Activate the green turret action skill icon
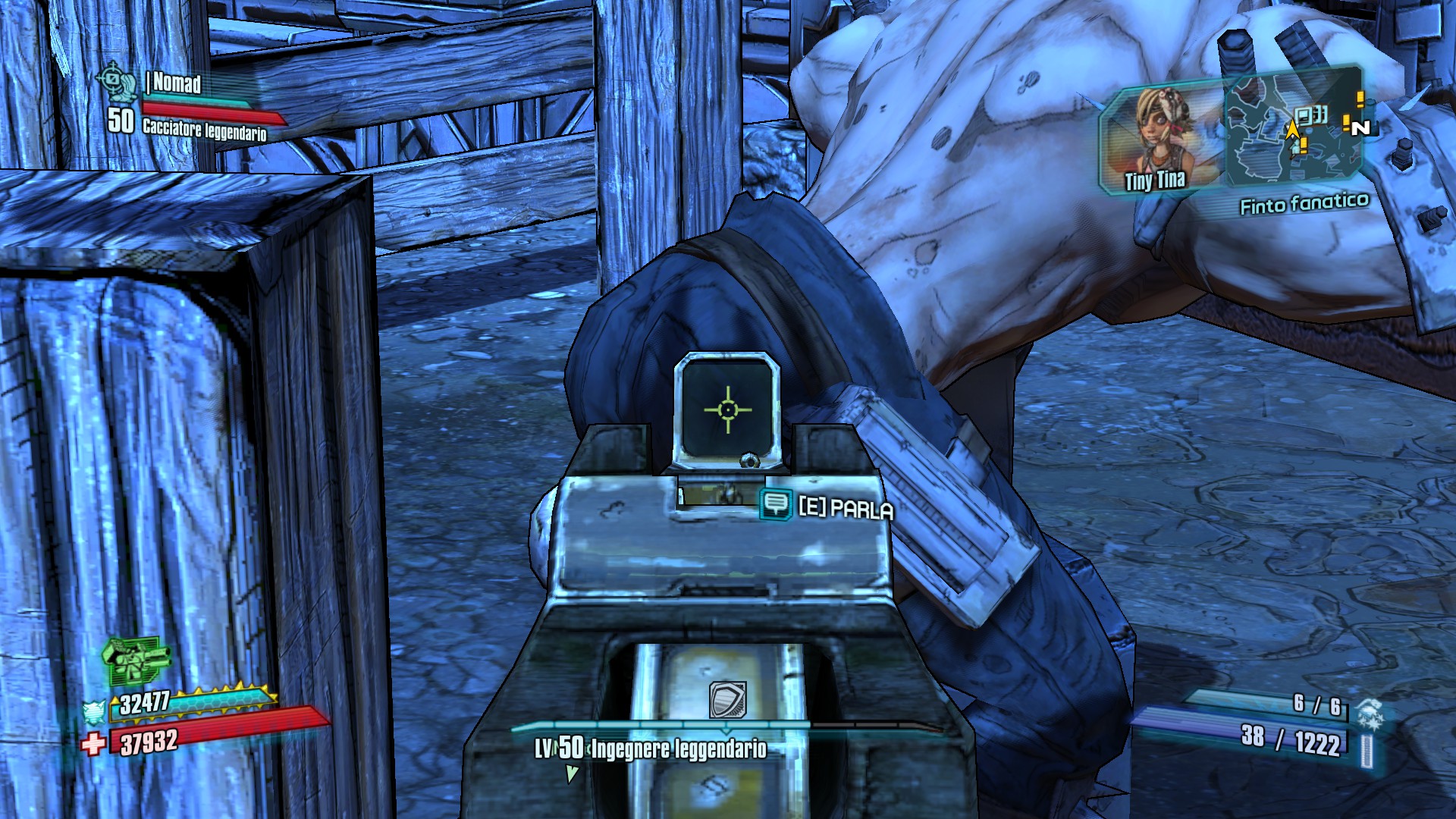Viewport: 1456px width, 819px height. pos(135,660)
